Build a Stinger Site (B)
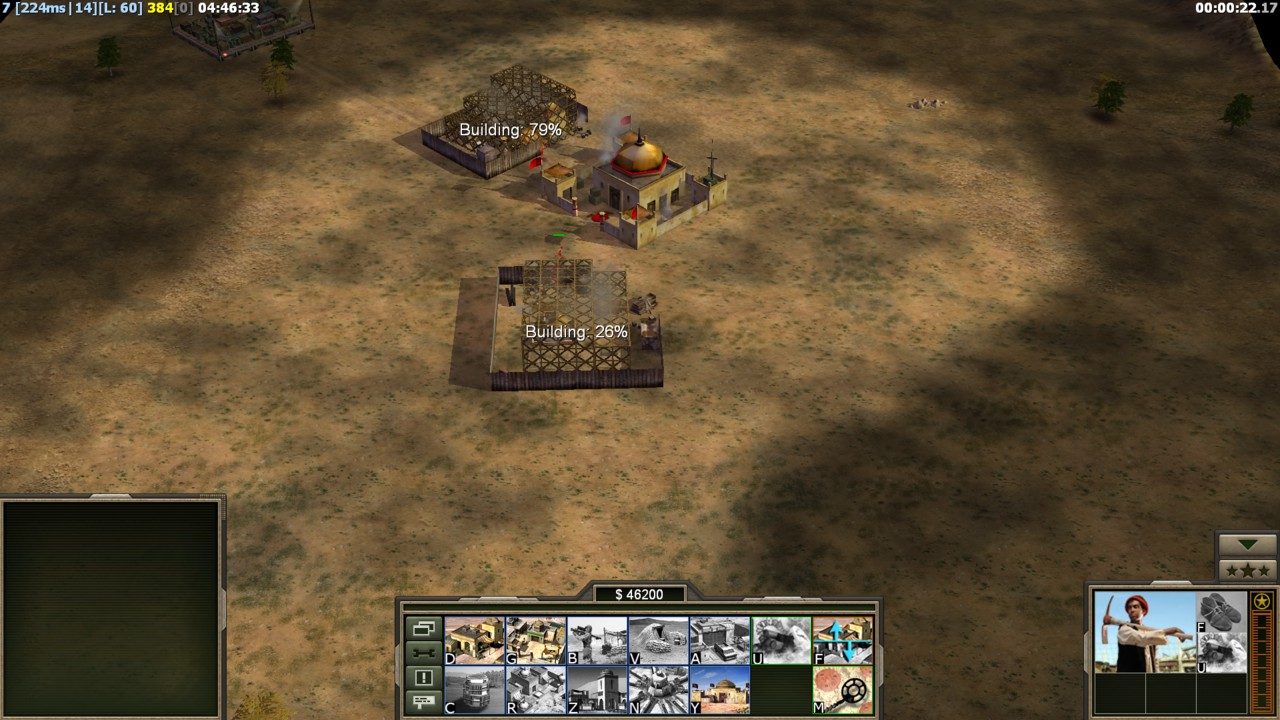The width and height of the screenshot is (1280, 720). pyautogui.click(x=597, y=640)
